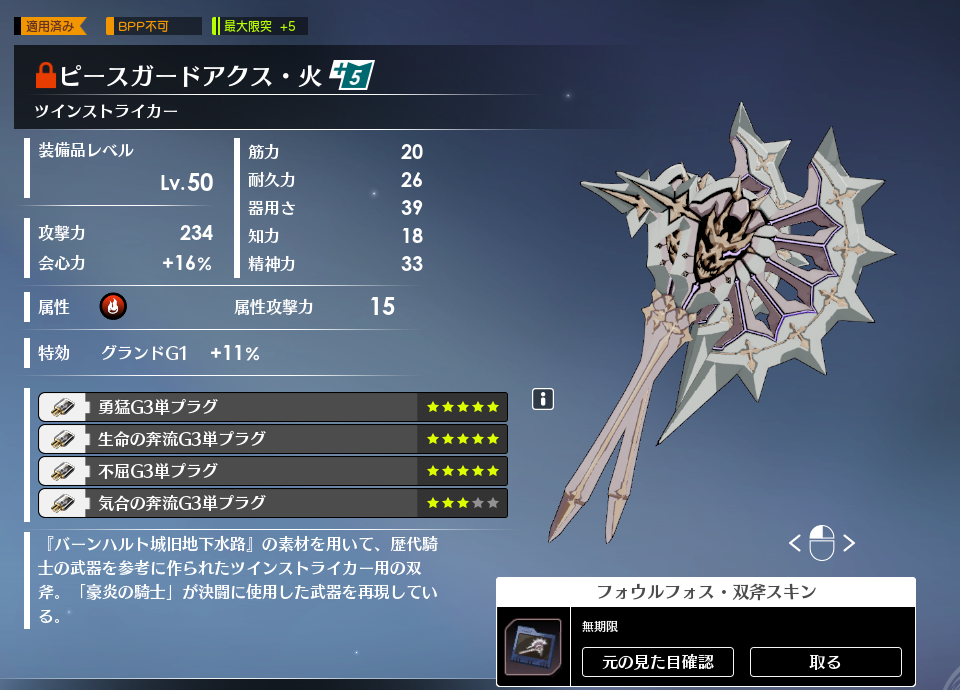
Task: Click the left arrow beside mouse icon
Action: click(795, 543)
